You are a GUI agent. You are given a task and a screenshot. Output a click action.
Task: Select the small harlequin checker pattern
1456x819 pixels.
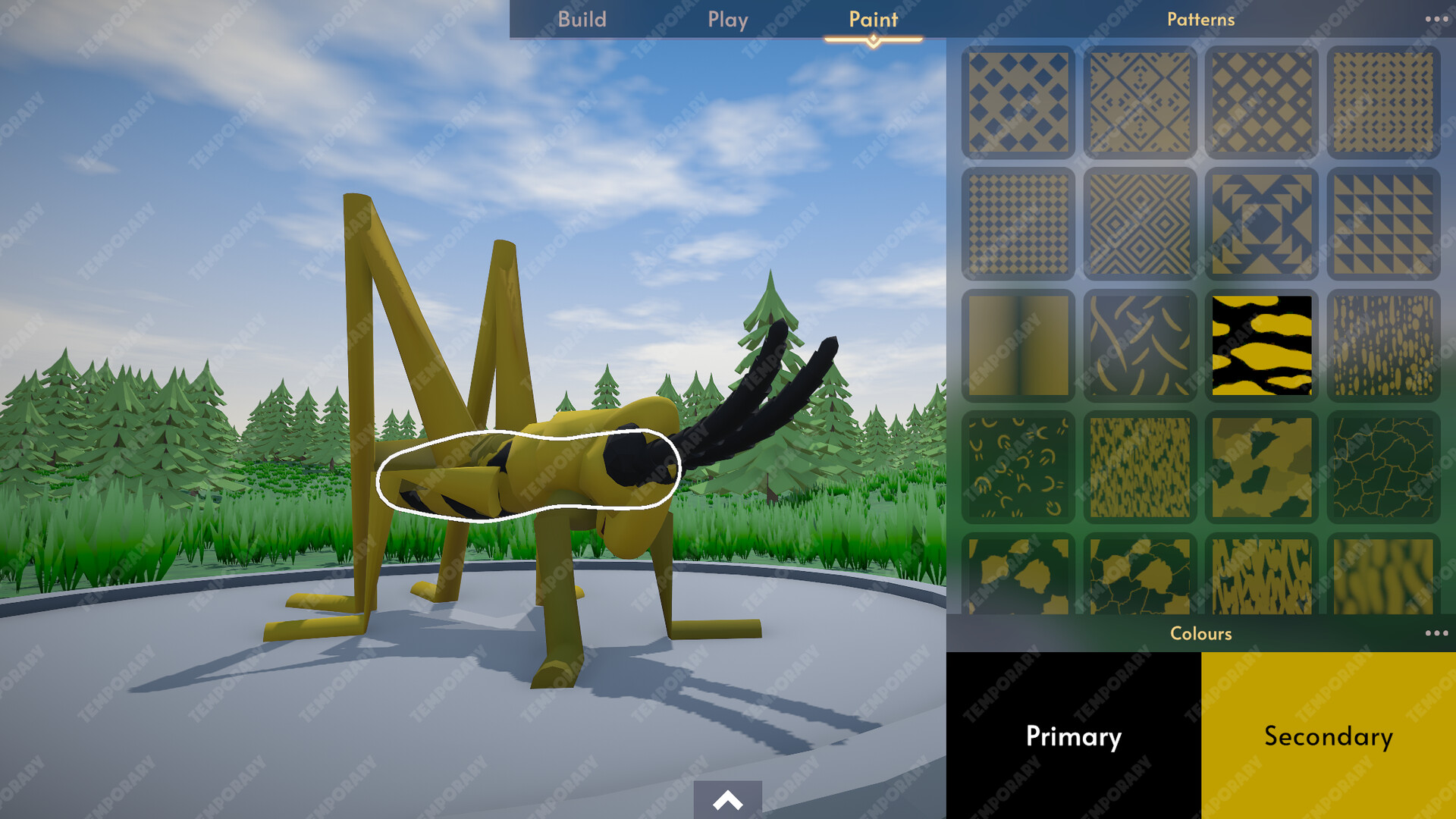click(1018, 223)
